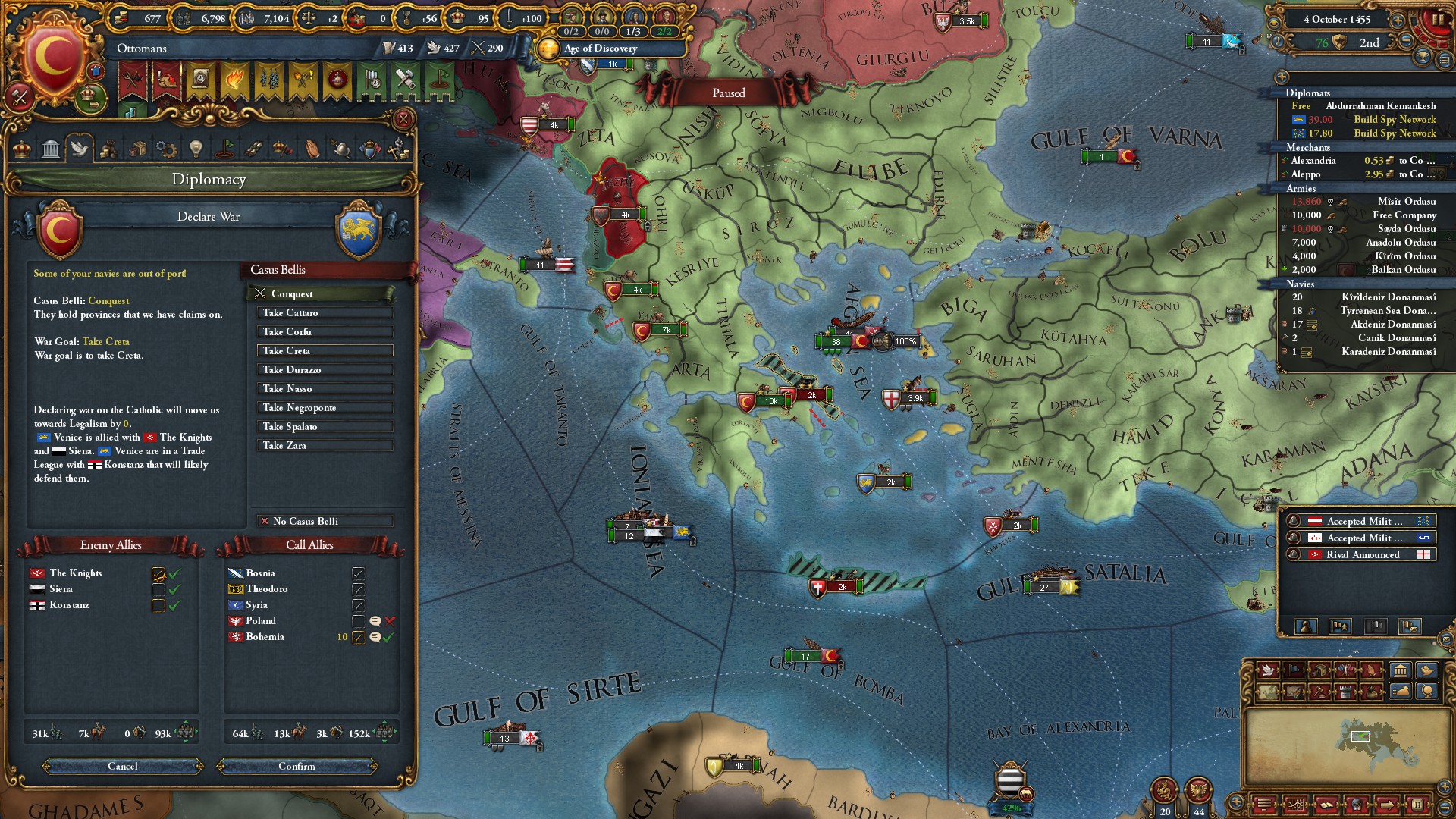The image size is (1456, 819).
Task: Select the Take Cattaro war goal
Action: (x=325, y=313)
